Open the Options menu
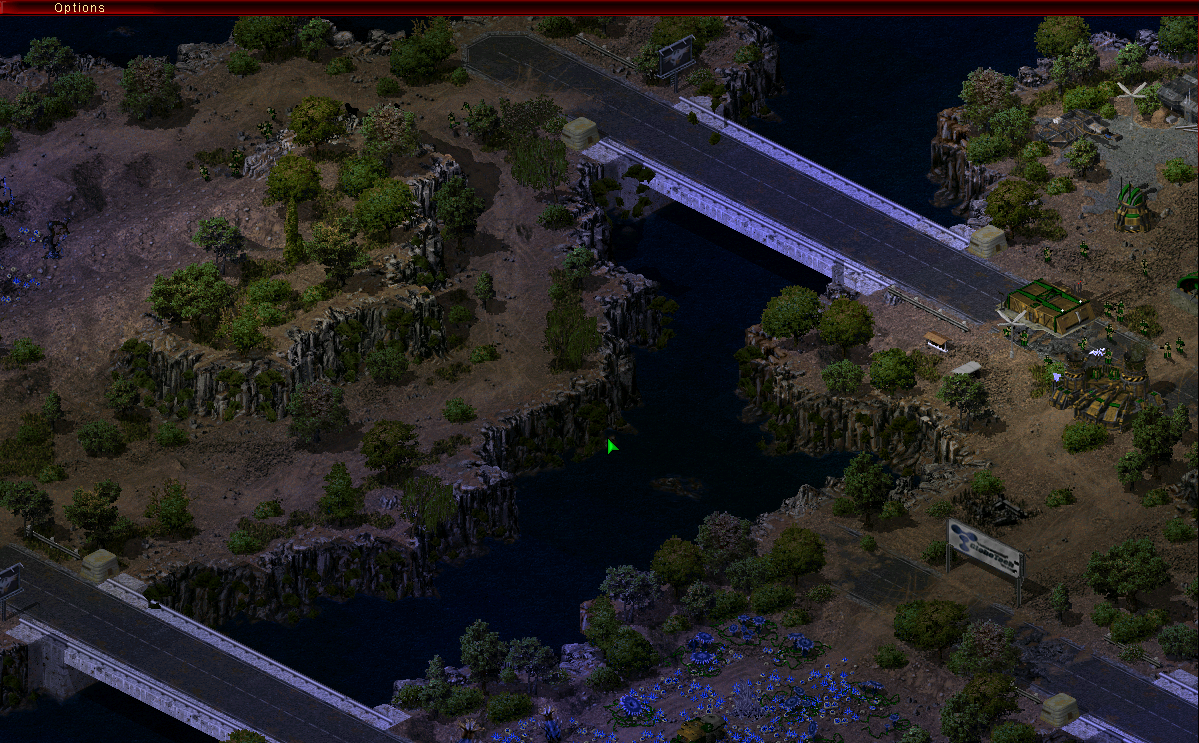The height and width of the screenshot is (743, 1199). pos(79,8)
